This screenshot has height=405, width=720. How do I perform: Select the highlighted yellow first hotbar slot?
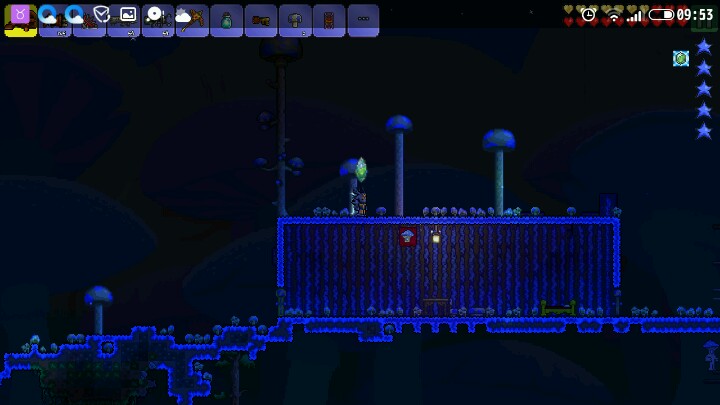[20, 20]
